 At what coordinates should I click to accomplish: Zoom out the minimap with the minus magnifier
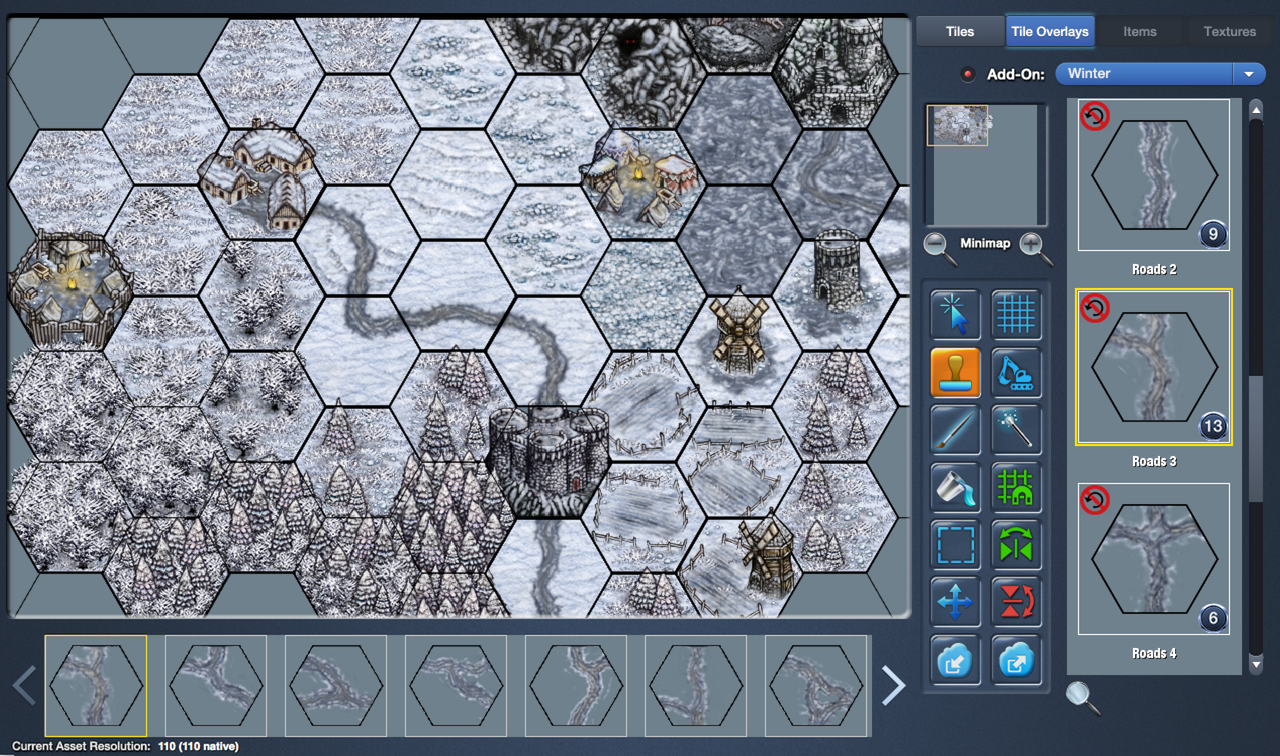pyautogui.click(x=940, y=247)
